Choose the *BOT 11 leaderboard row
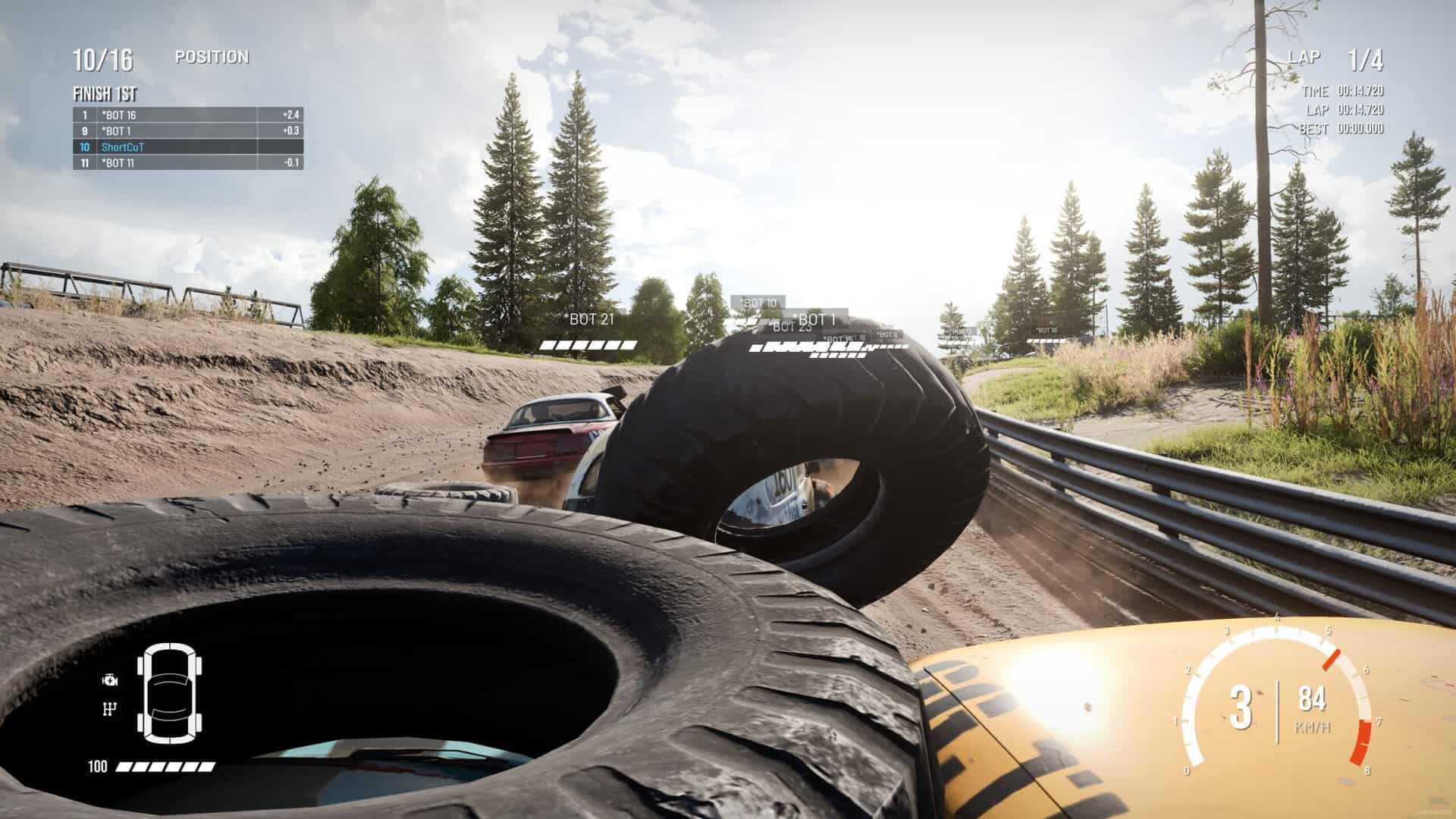Viewport: 1456px width, 819px height. pos(188,163)
